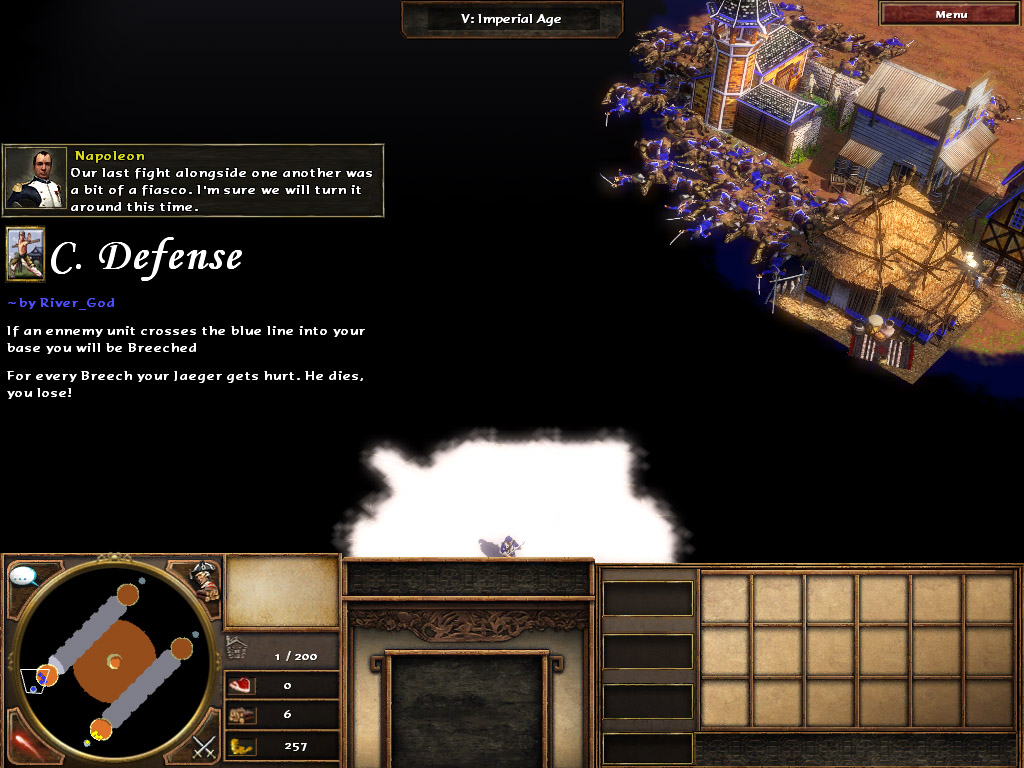
Task: Click the food resource meat icon
Action: tap(241, 686)
